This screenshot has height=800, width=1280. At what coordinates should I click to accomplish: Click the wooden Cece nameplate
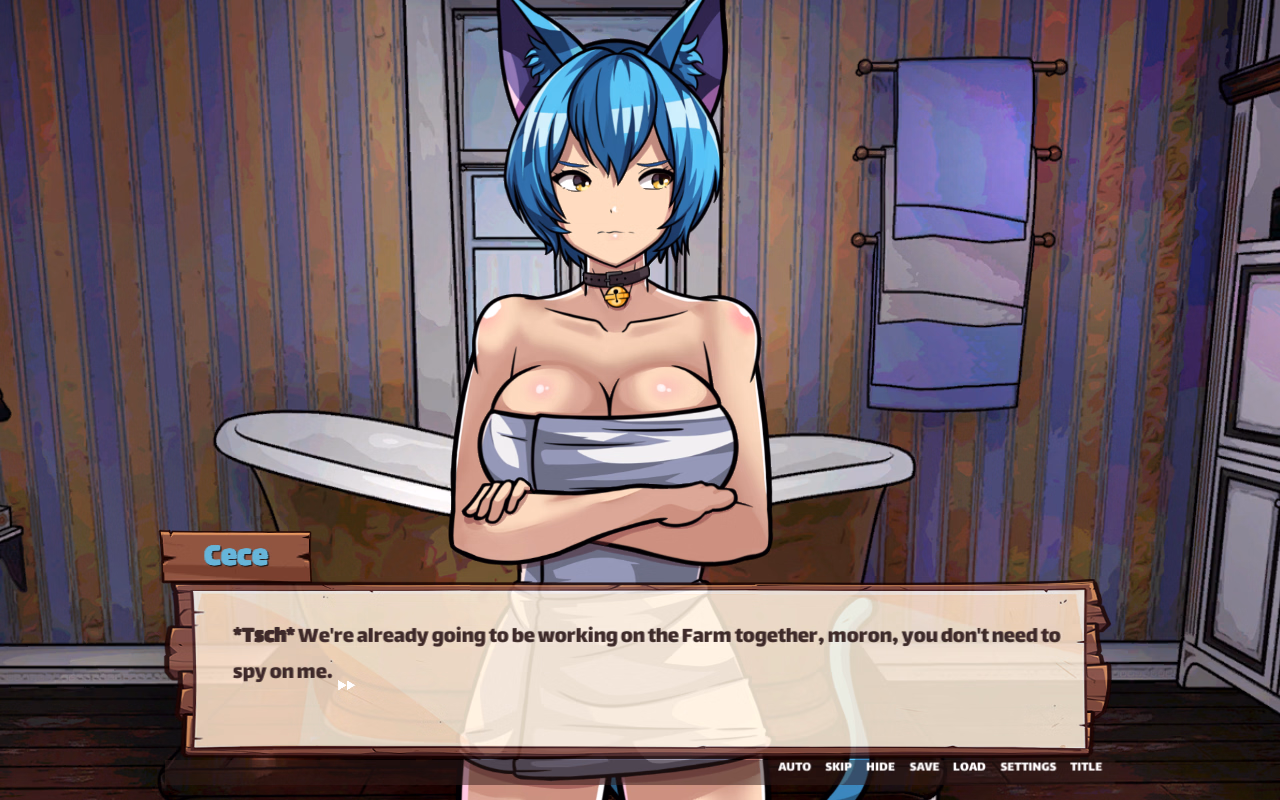pos(237,555)
